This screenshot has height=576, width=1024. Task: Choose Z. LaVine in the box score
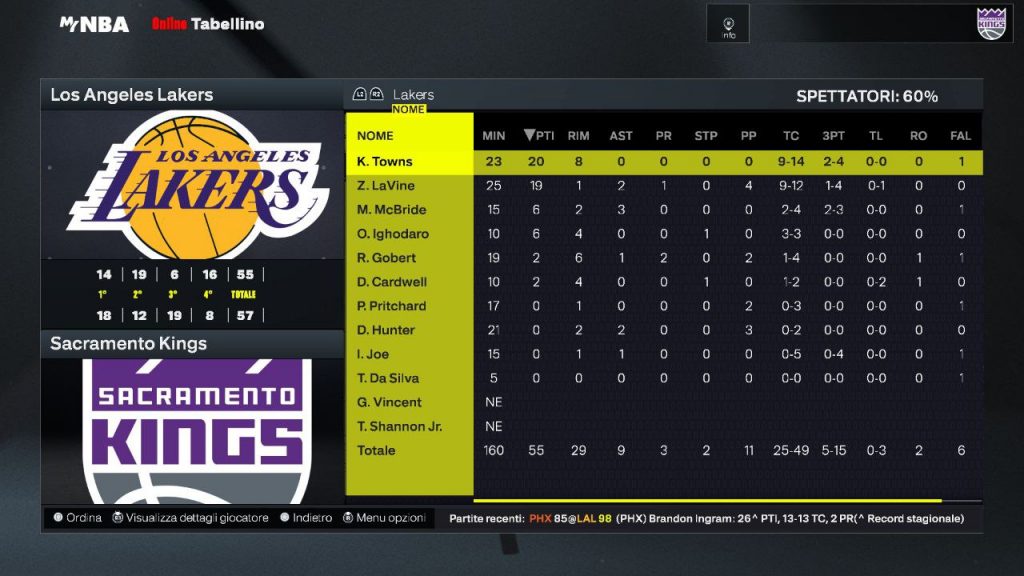tap(385, 186)
